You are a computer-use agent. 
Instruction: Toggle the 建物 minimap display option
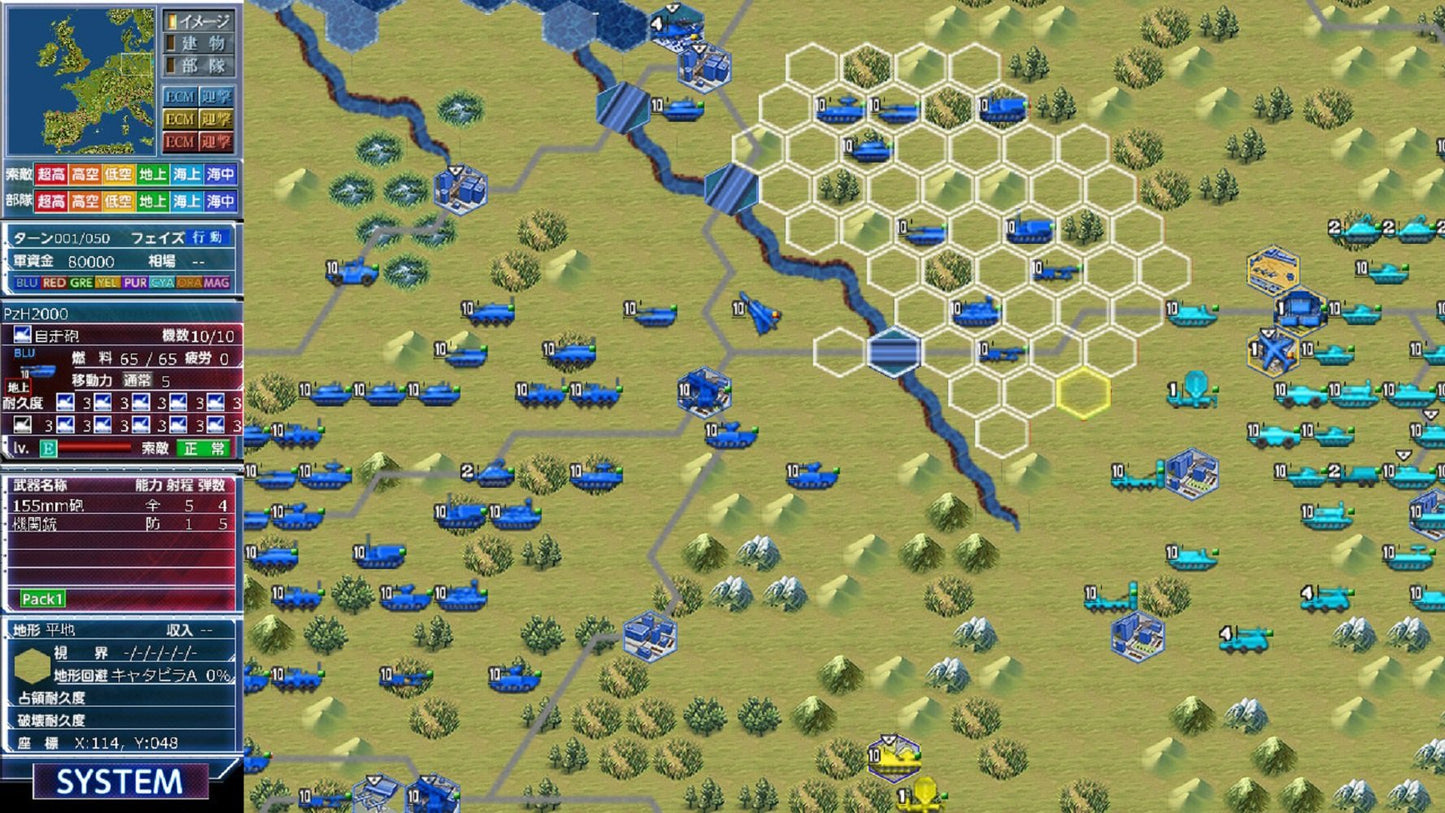coord(200,44)
